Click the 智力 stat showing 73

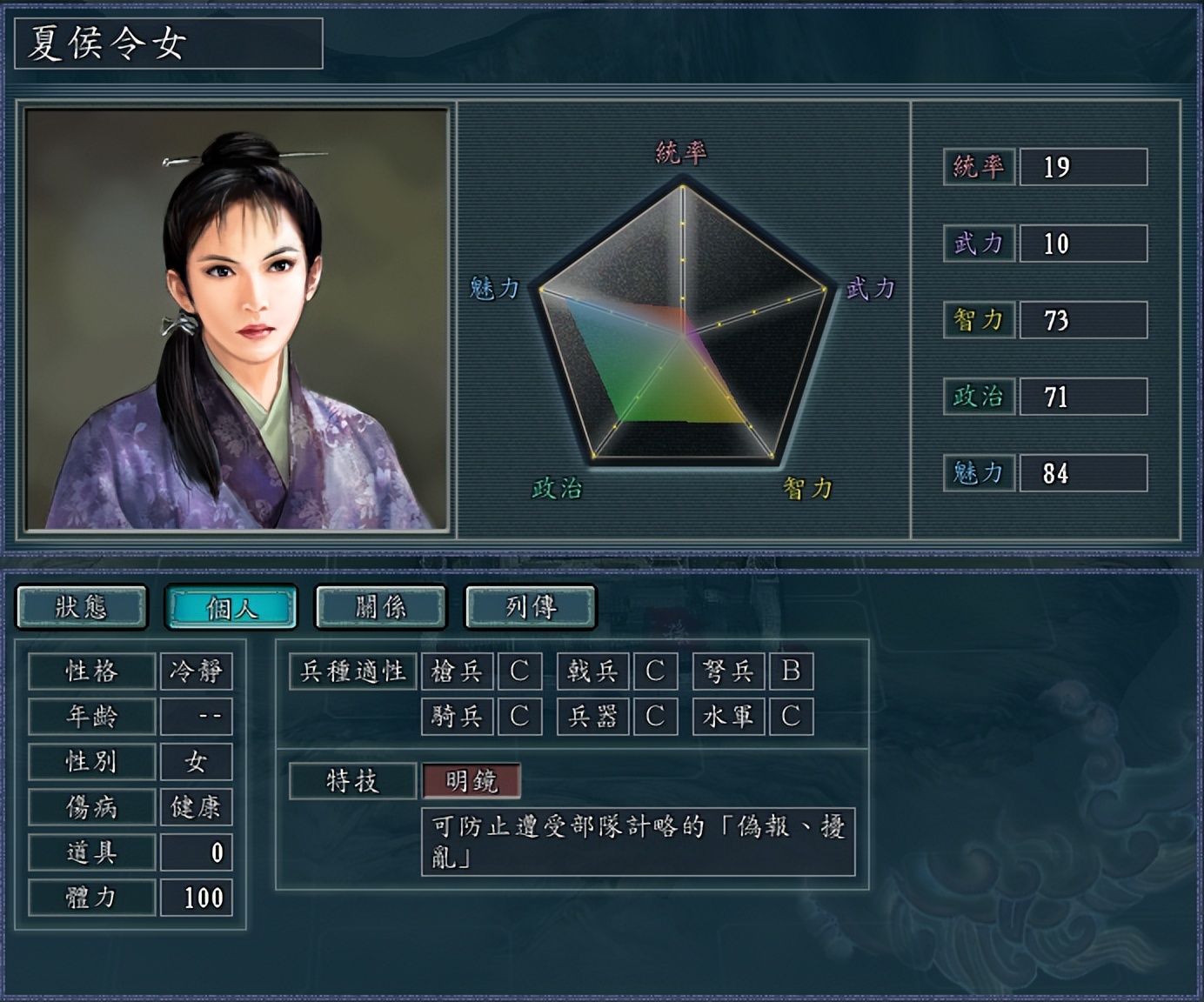(x=1082, y=321)
